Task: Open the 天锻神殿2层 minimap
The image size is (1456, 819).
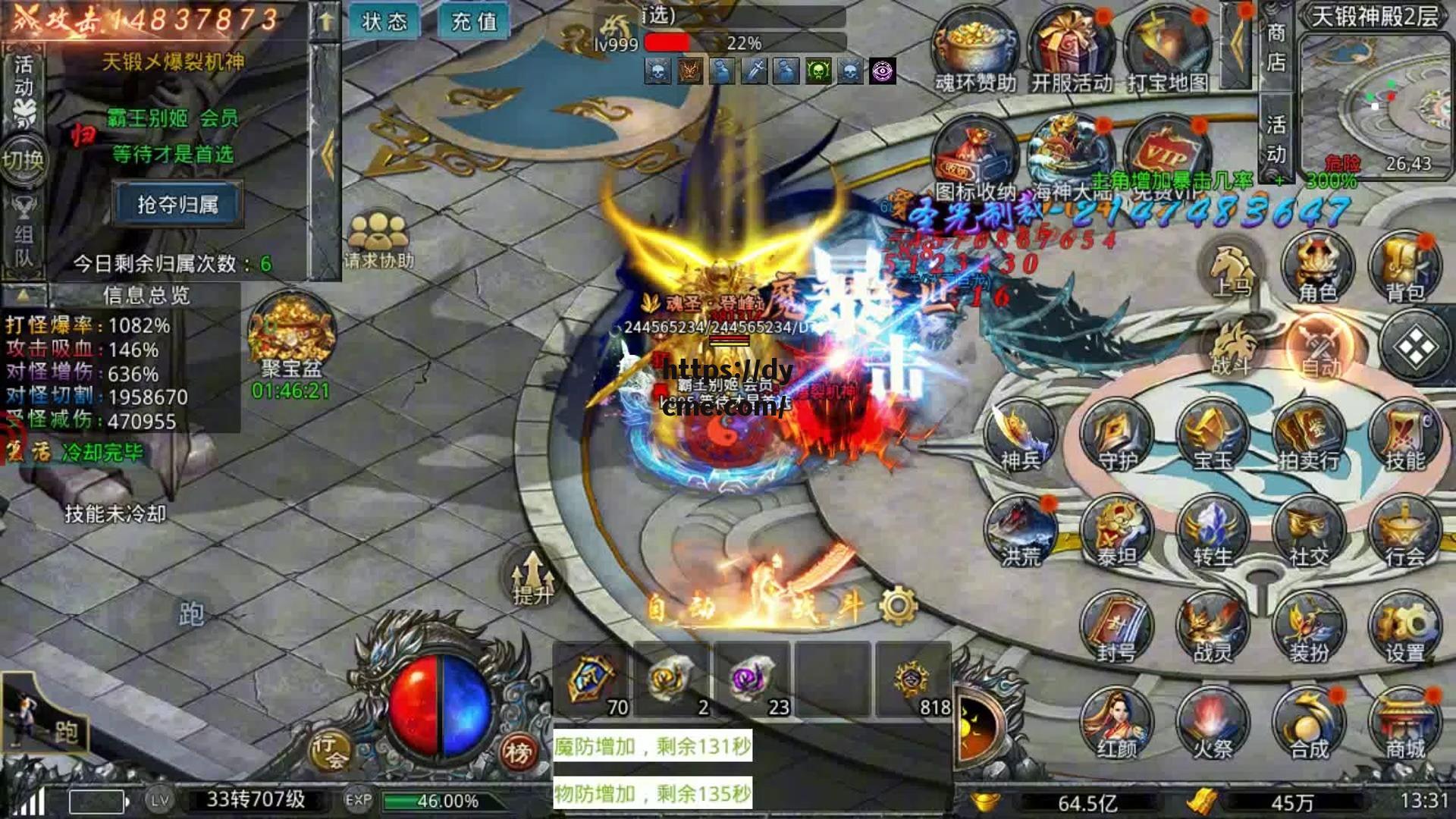Action: point(1373,95)
